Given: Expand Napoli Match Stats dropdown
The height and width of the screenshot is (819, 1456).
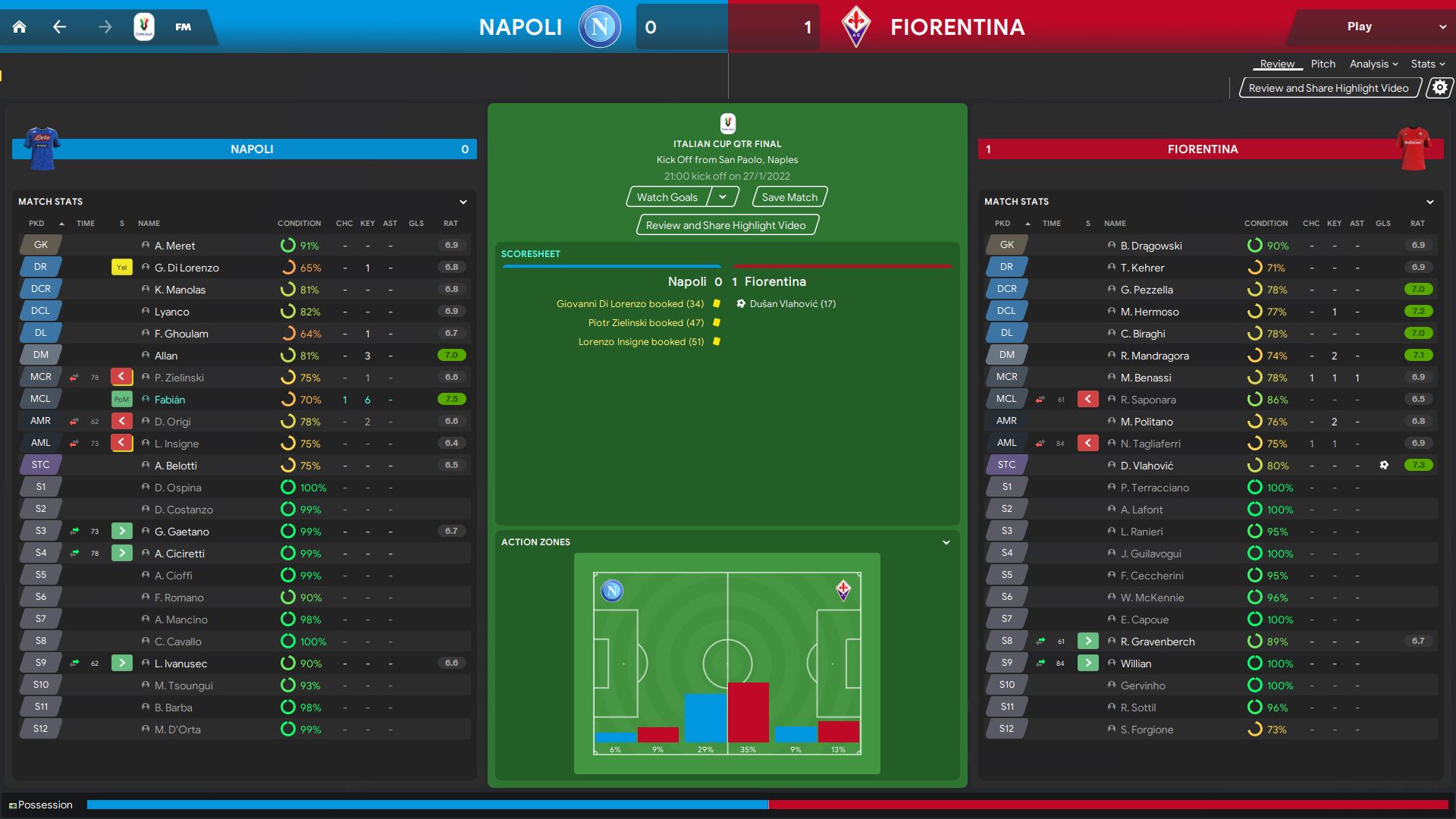Looking at the screenshot, I should [x=463, y=202].
